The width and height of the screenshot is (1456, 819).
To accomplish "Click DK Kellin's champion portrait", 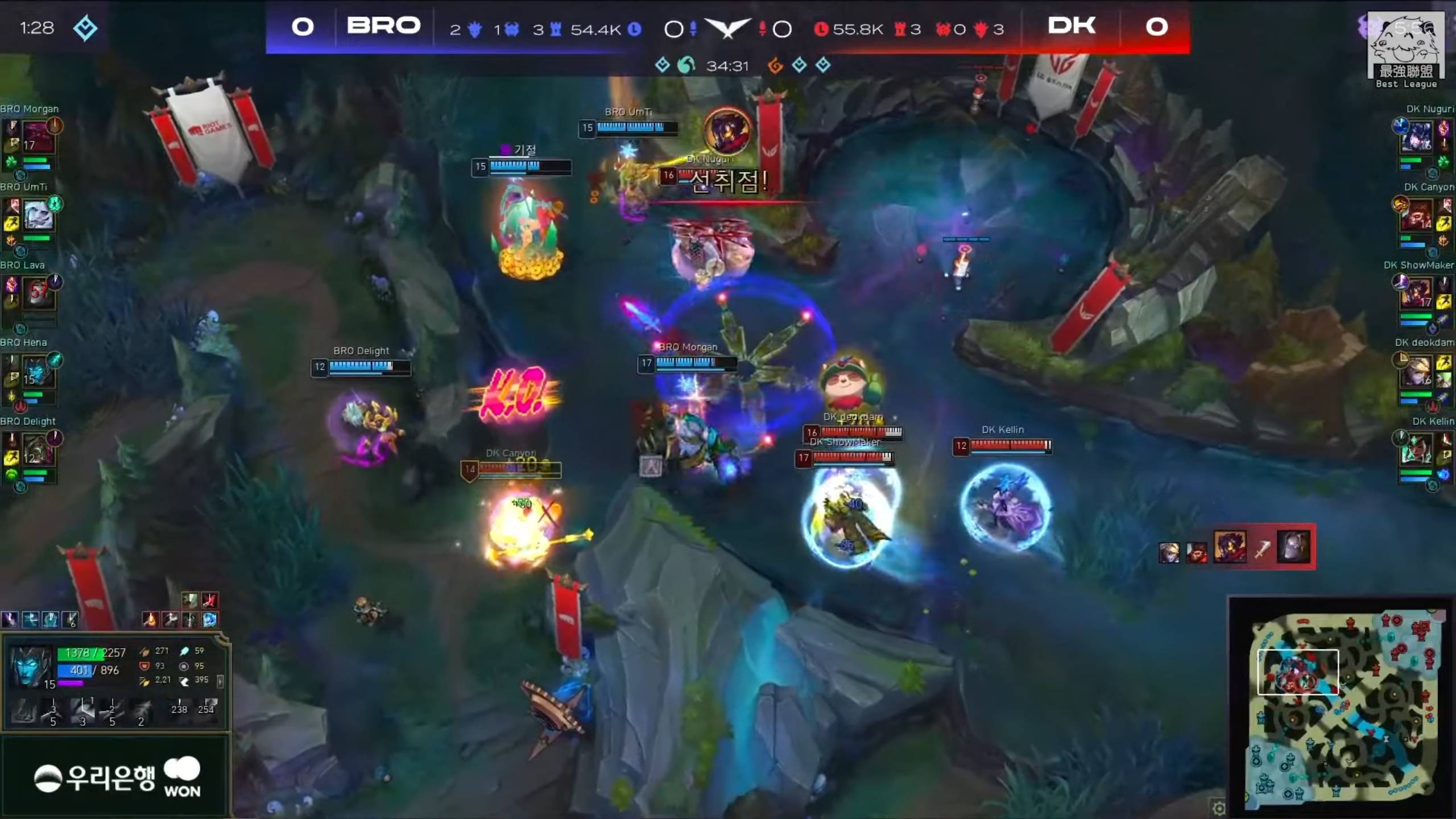I will point(1416,450).
